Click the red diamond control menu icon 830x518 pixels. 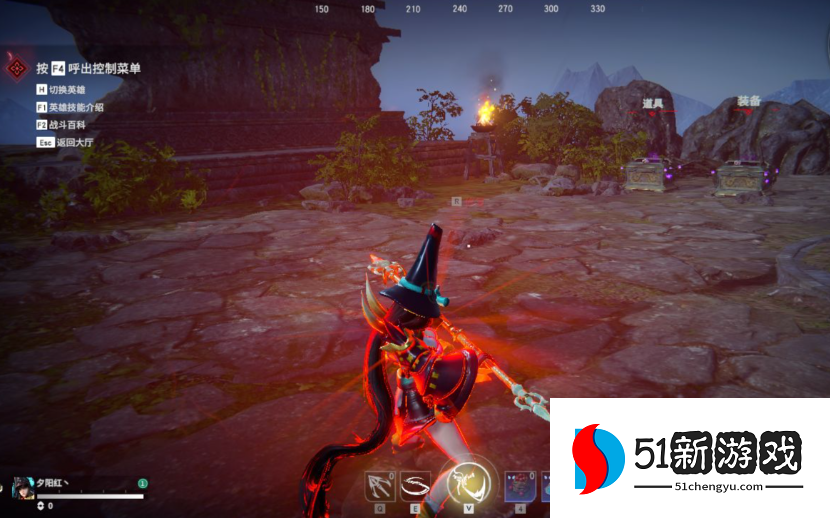[x=17, y=68]
